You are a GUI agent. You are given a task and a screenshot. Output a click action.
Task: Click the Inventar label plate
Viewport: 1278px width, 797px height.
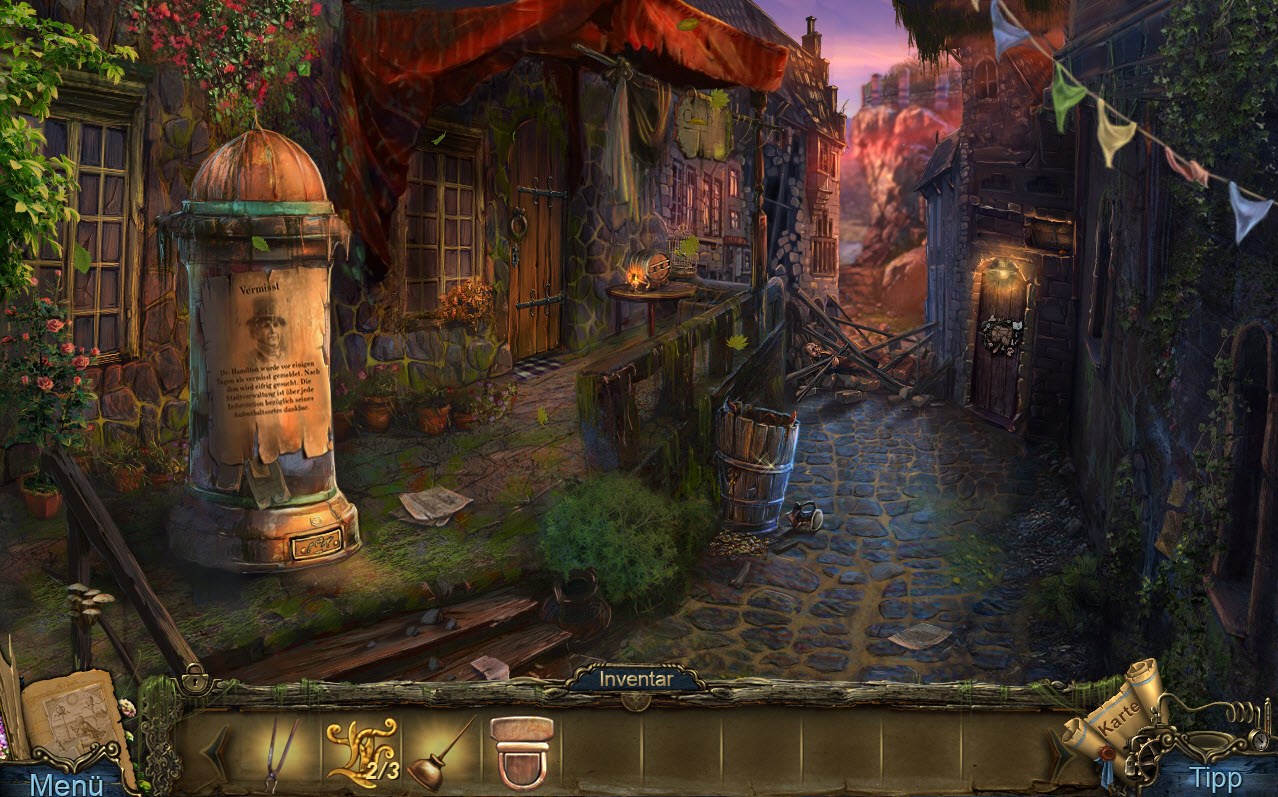(x=635, y=680)
